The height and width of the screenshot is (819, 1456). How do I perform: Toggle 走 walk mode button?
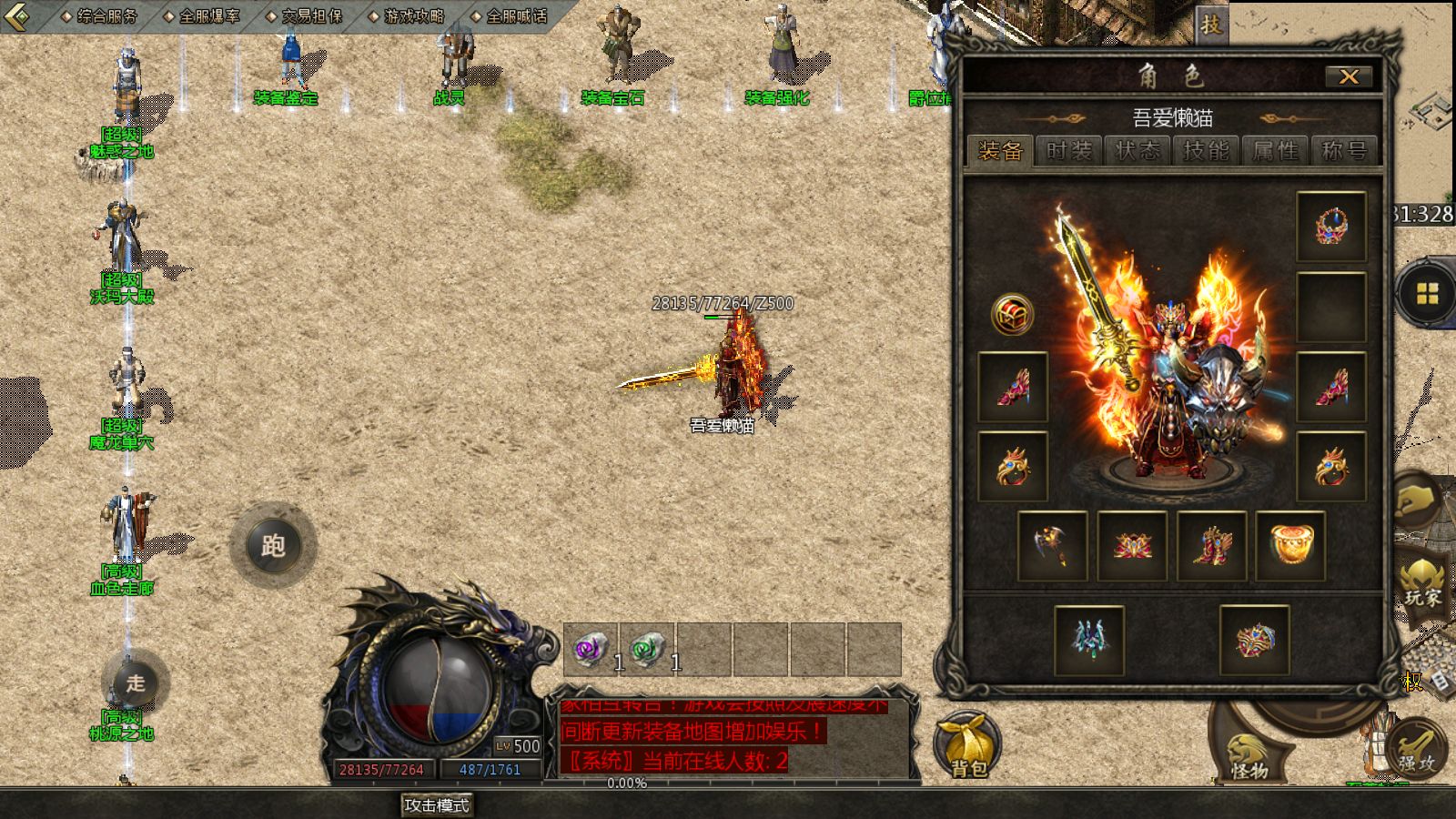[136, 683]
